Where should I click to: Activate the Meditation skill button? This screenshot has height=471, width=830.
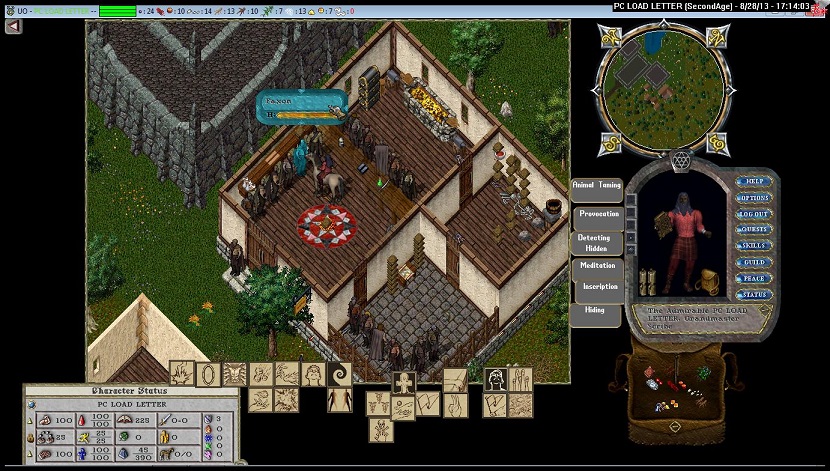pyautogui.click(x=598, y=266)
